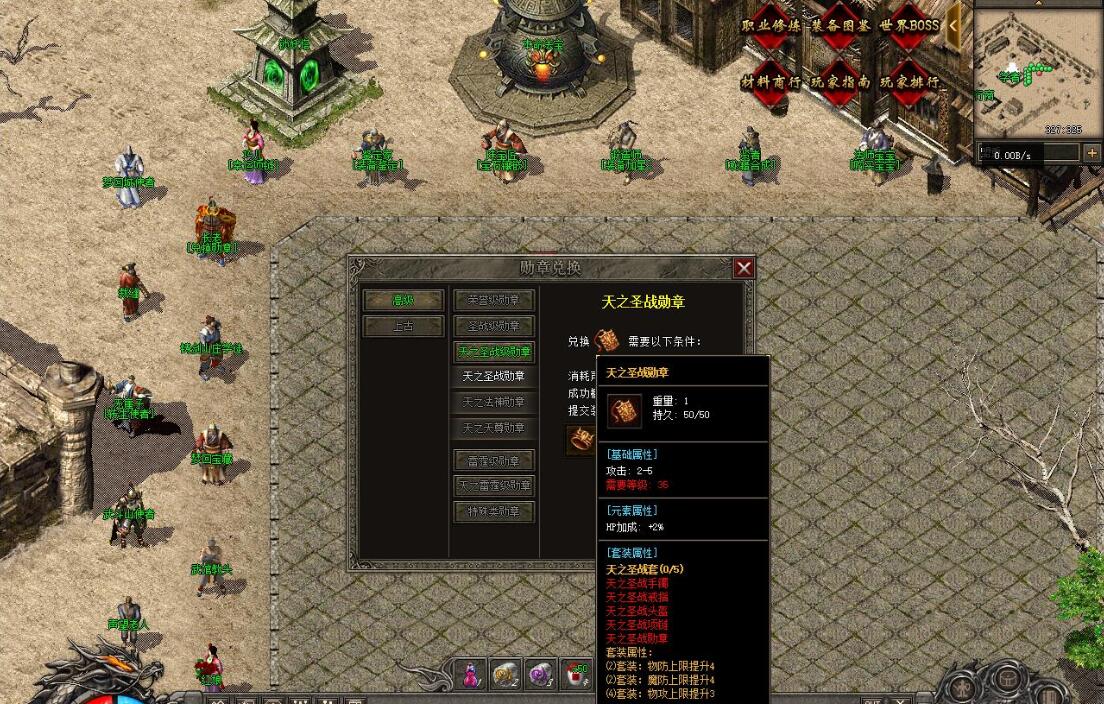Show the 玩家排行 player rankings
The image size is (1104, 704).
909,81
